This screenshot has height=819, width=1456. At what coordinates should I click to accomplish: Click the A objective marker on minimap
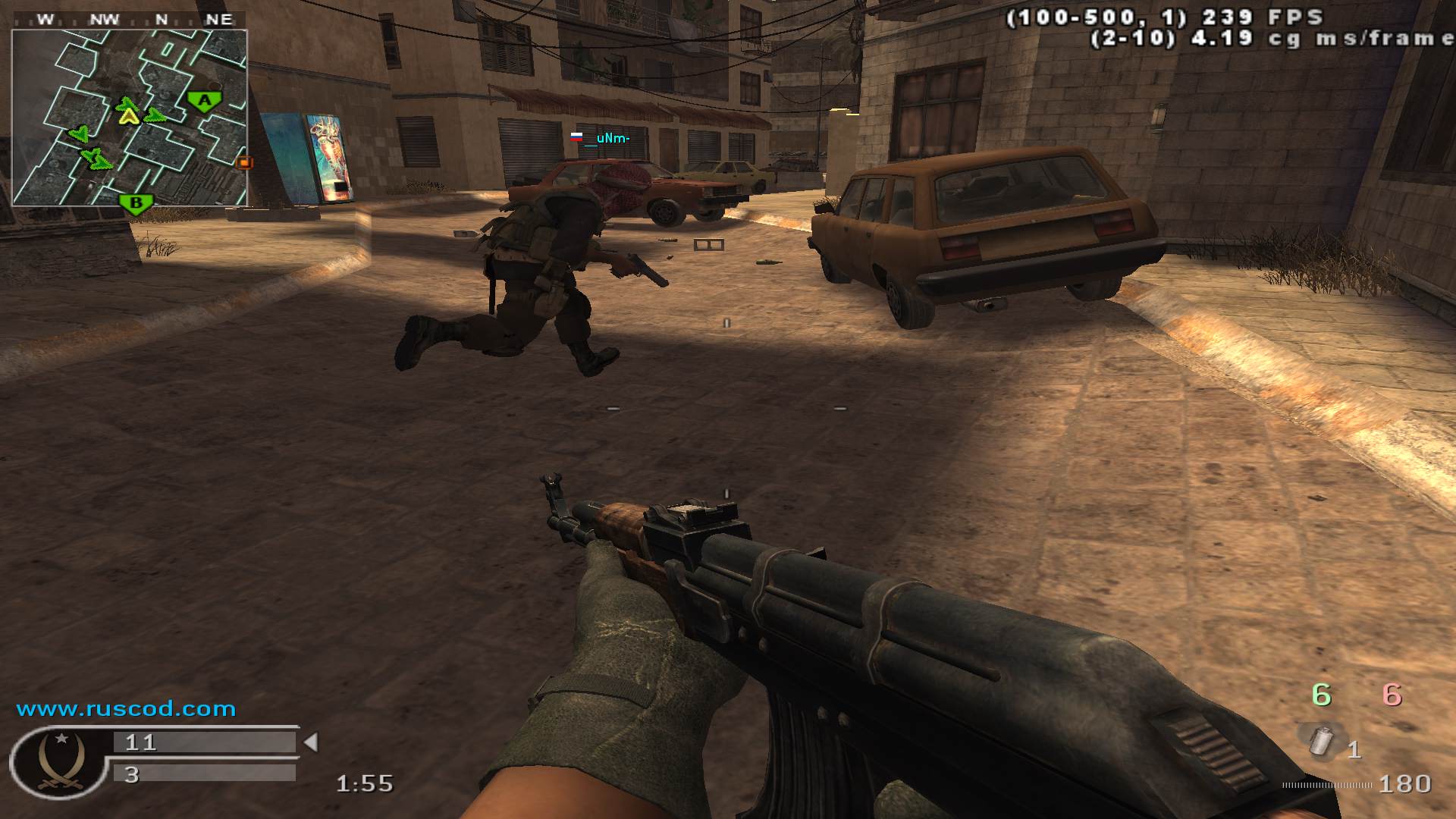pyautogui.click(x=204, y=101)
